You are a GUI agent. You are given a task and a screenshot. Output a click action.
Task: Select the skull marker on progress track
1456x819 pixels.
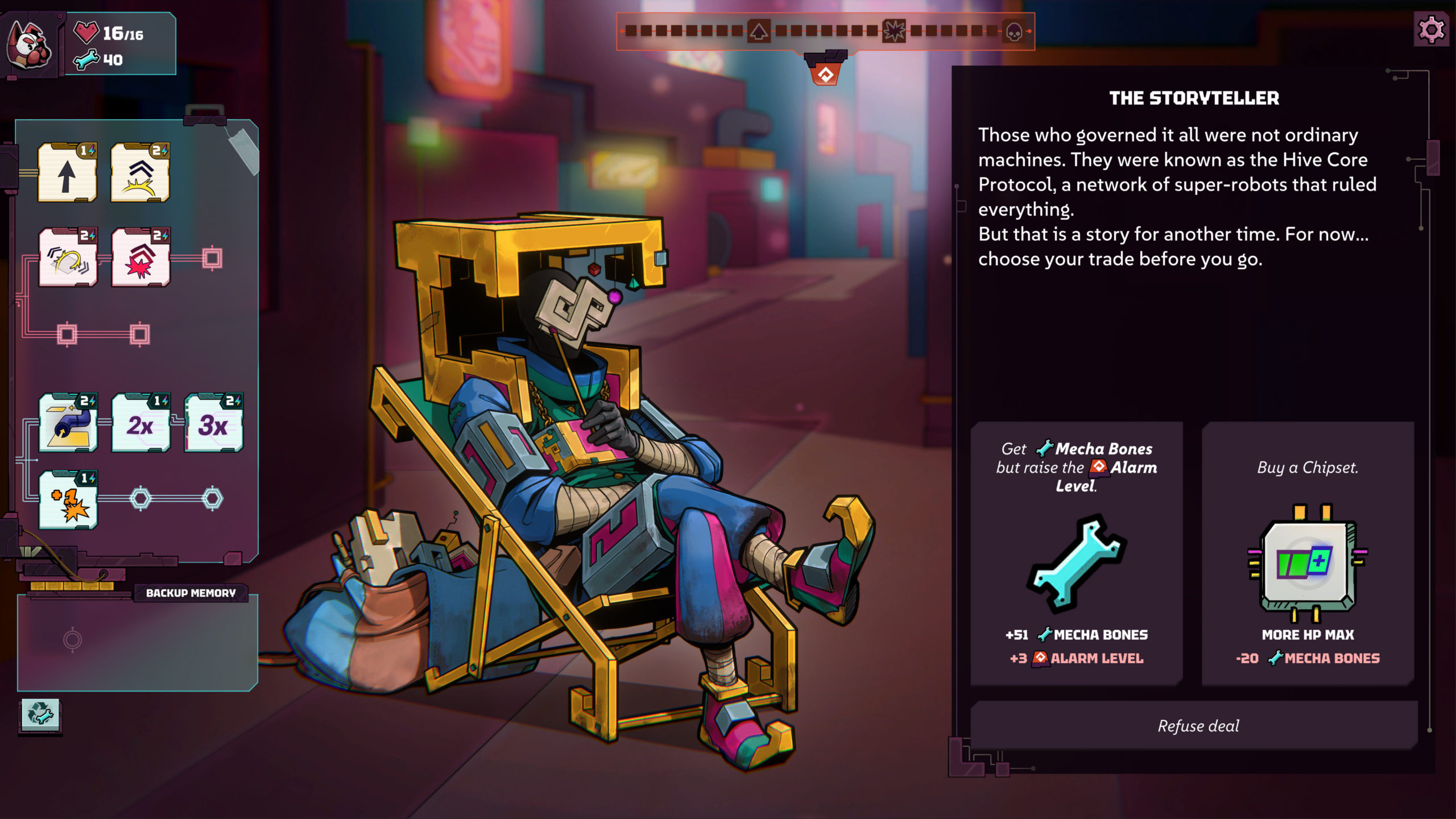click(x=1014, y=32)
